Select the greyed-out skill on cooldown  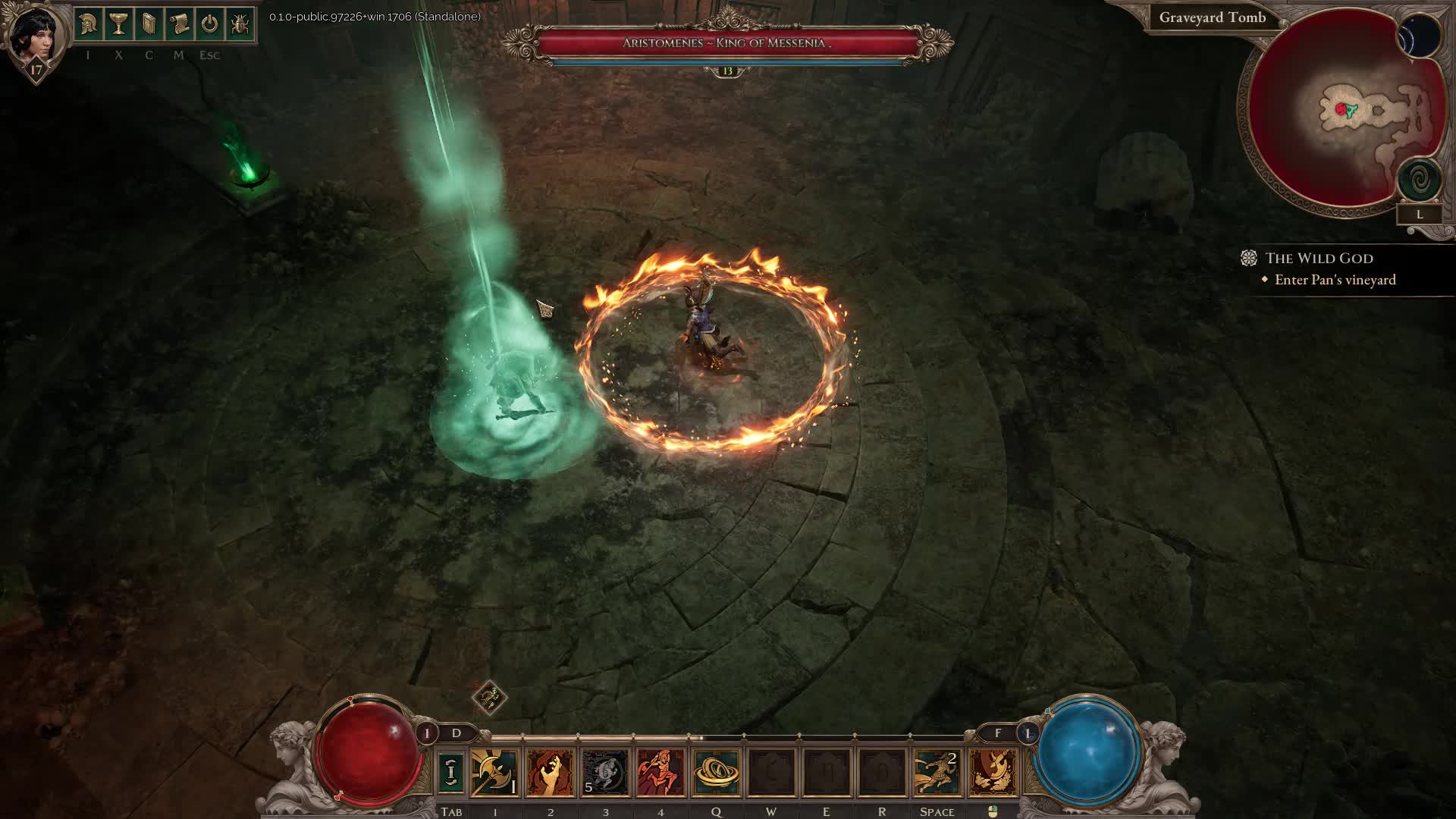coord(605,772)
